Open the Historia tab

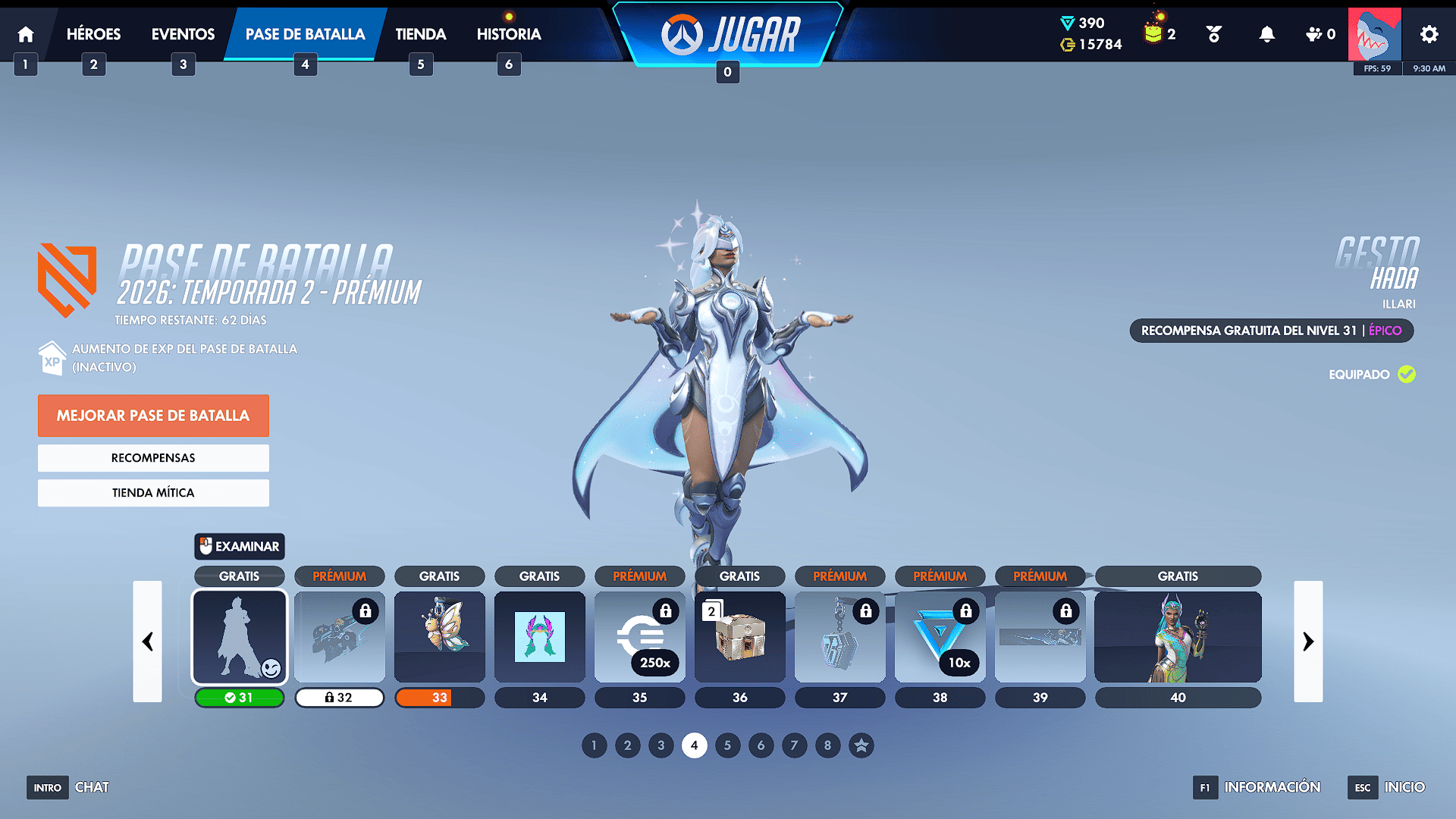(x=508, y=34)
